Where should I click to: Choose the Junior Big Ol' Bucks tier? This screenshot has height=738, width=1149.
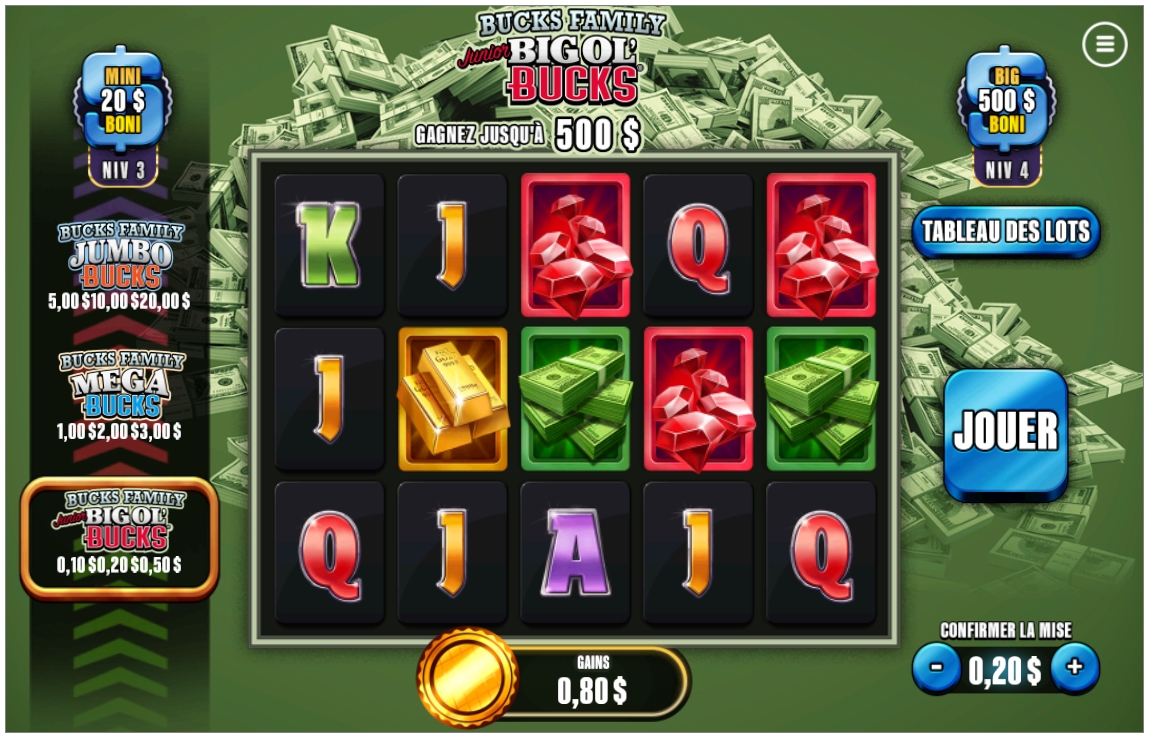coord(120,535)
